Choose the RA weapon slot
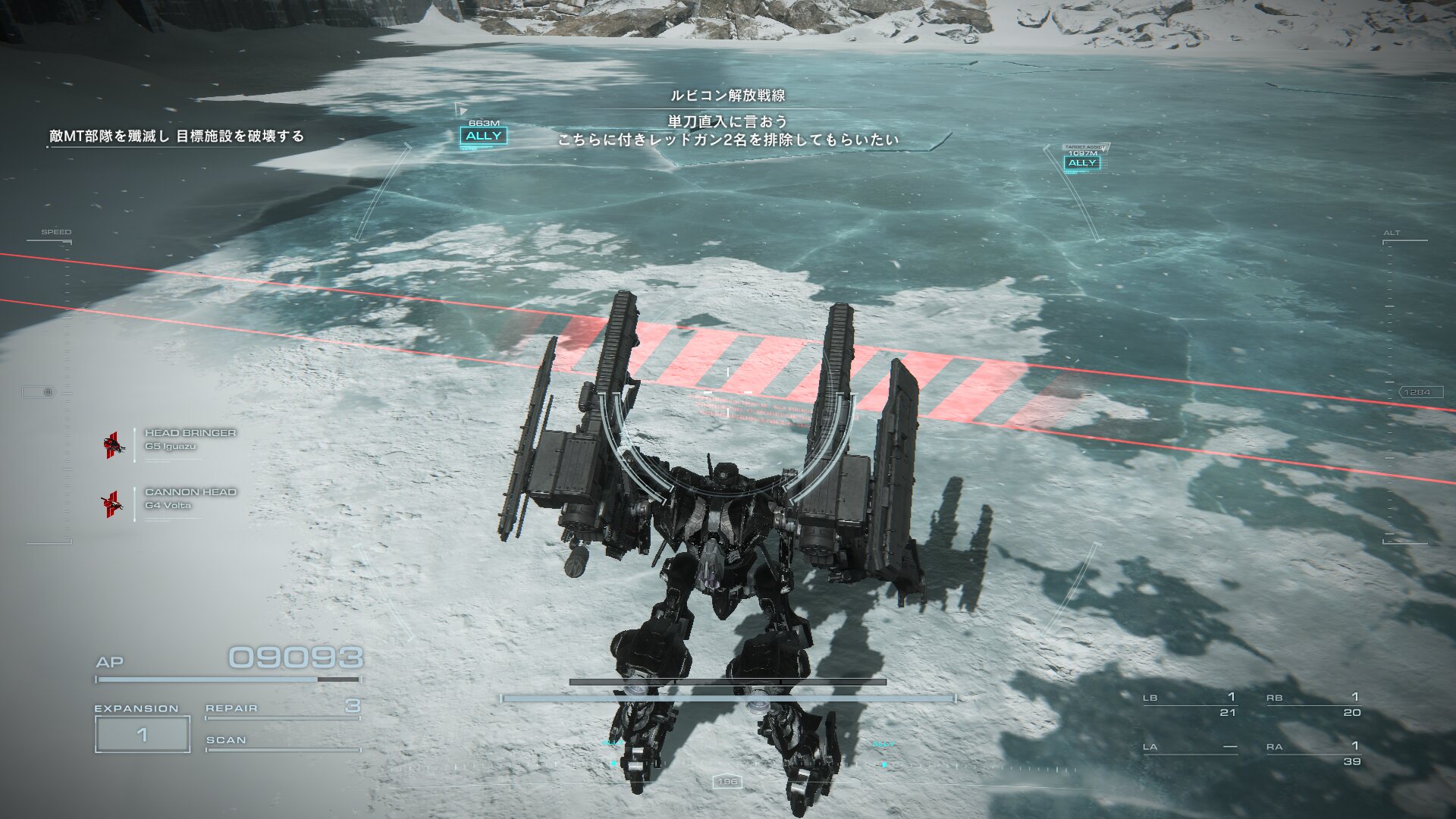The image size is (1456, 819). (x=1313, y=753)
